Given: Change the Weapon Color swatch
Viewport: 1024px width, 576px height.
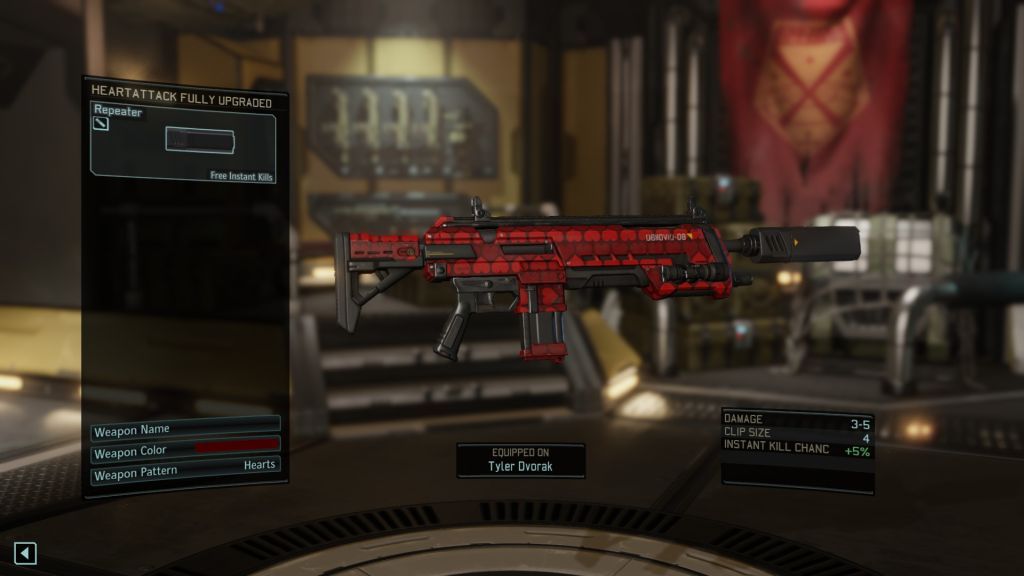Looking at the screenshot, I should click(236, 447).
